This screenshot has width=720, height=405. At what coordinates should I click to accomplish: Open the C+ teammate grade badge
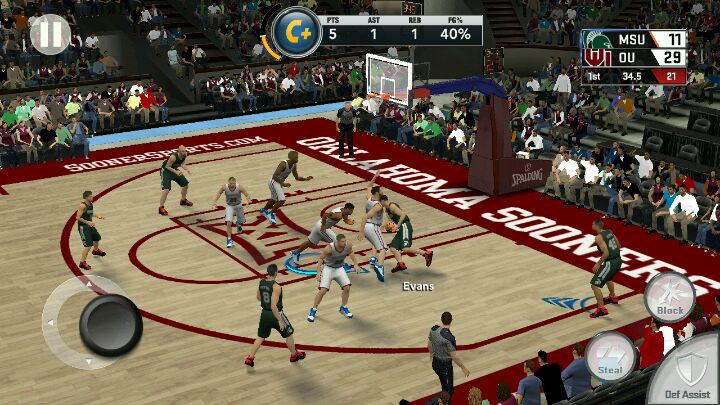tap(297, 33)
